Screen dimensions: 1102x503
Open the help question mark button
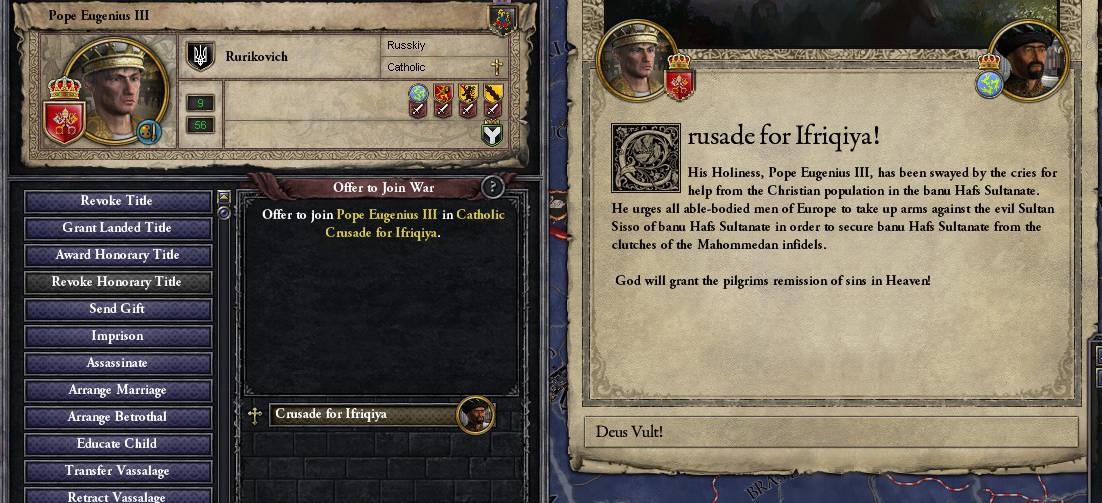pyautogui.click(x=492, y=187)
